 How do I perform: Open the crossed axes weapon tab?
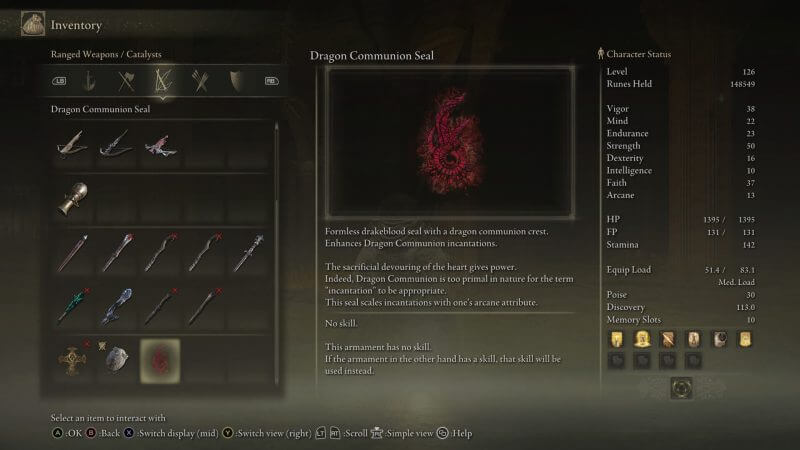(x=127, y=80)
